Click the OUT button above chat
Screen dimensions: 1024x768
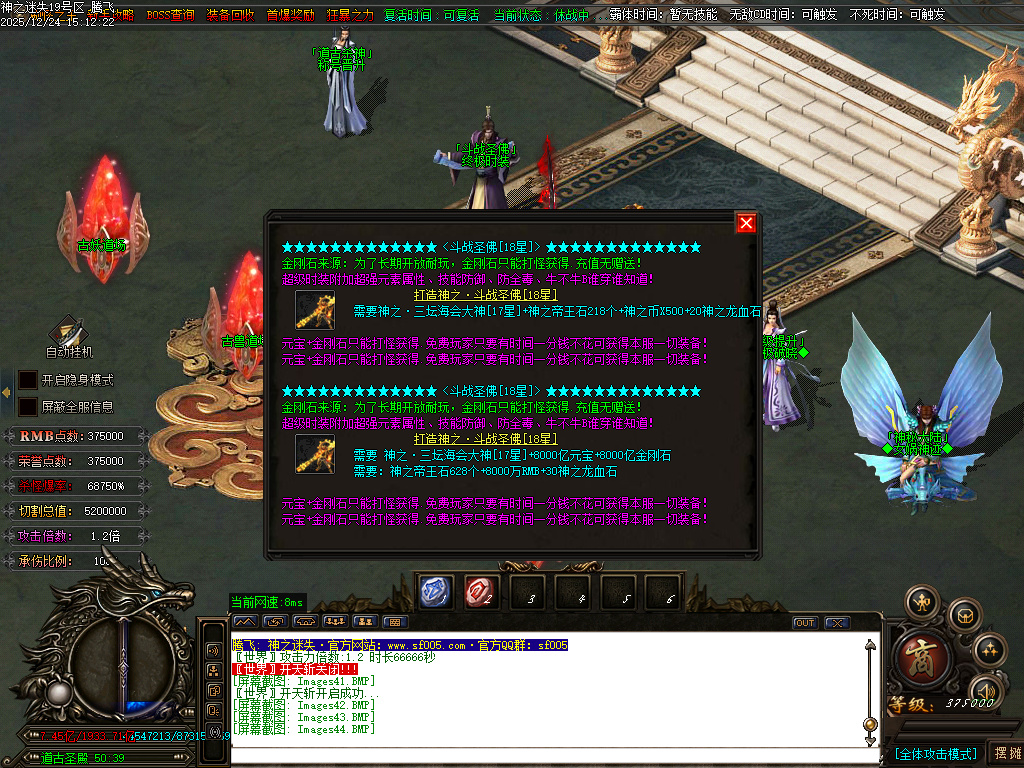tap(805, 623)
